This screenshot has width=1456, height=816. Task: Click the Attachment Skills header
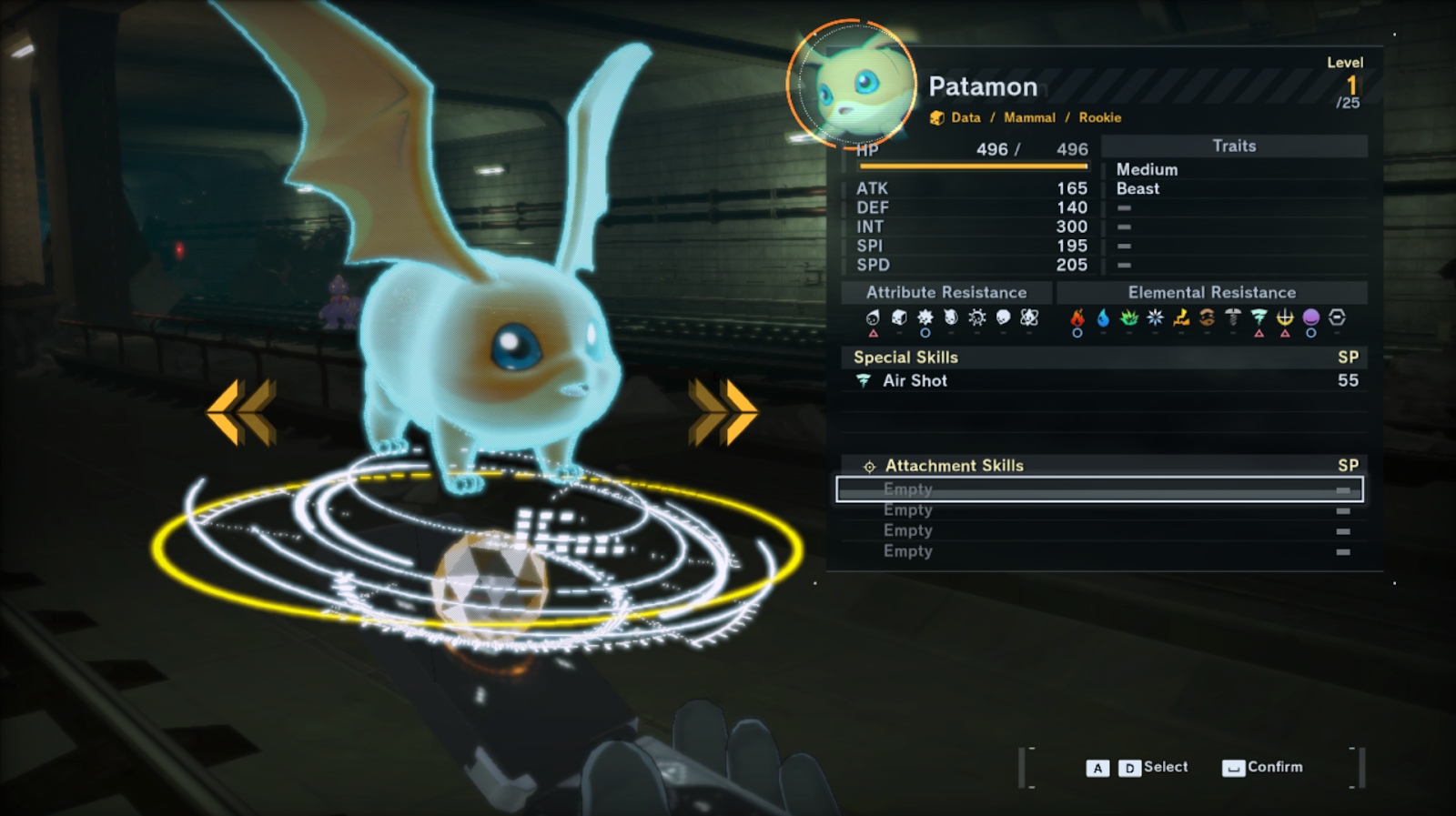coord(954,466)
